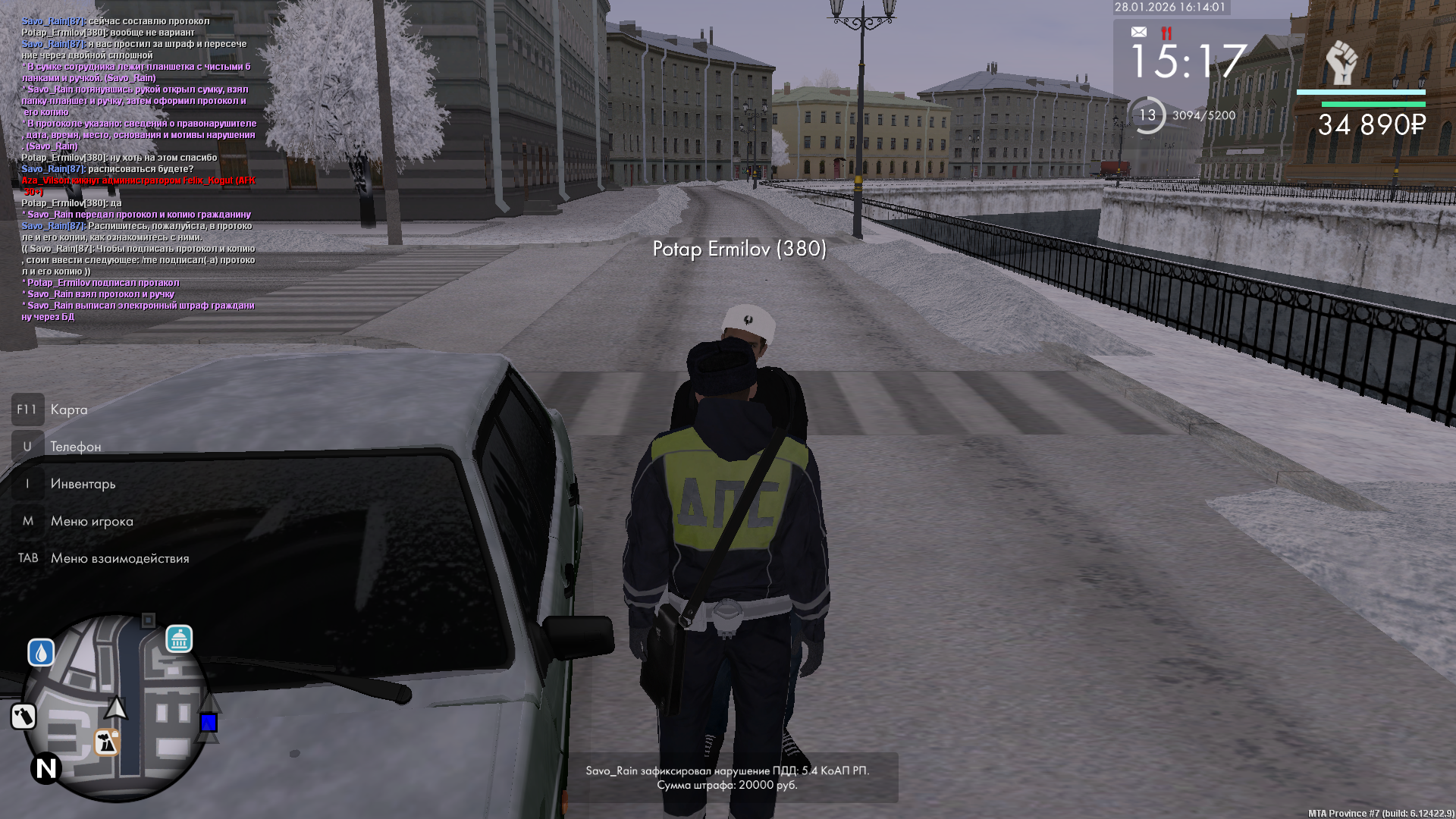Viewport: 1456px width, 819px height.
Task: Click the red fork and knife hunger icon
Action: tap(1166, 33)
